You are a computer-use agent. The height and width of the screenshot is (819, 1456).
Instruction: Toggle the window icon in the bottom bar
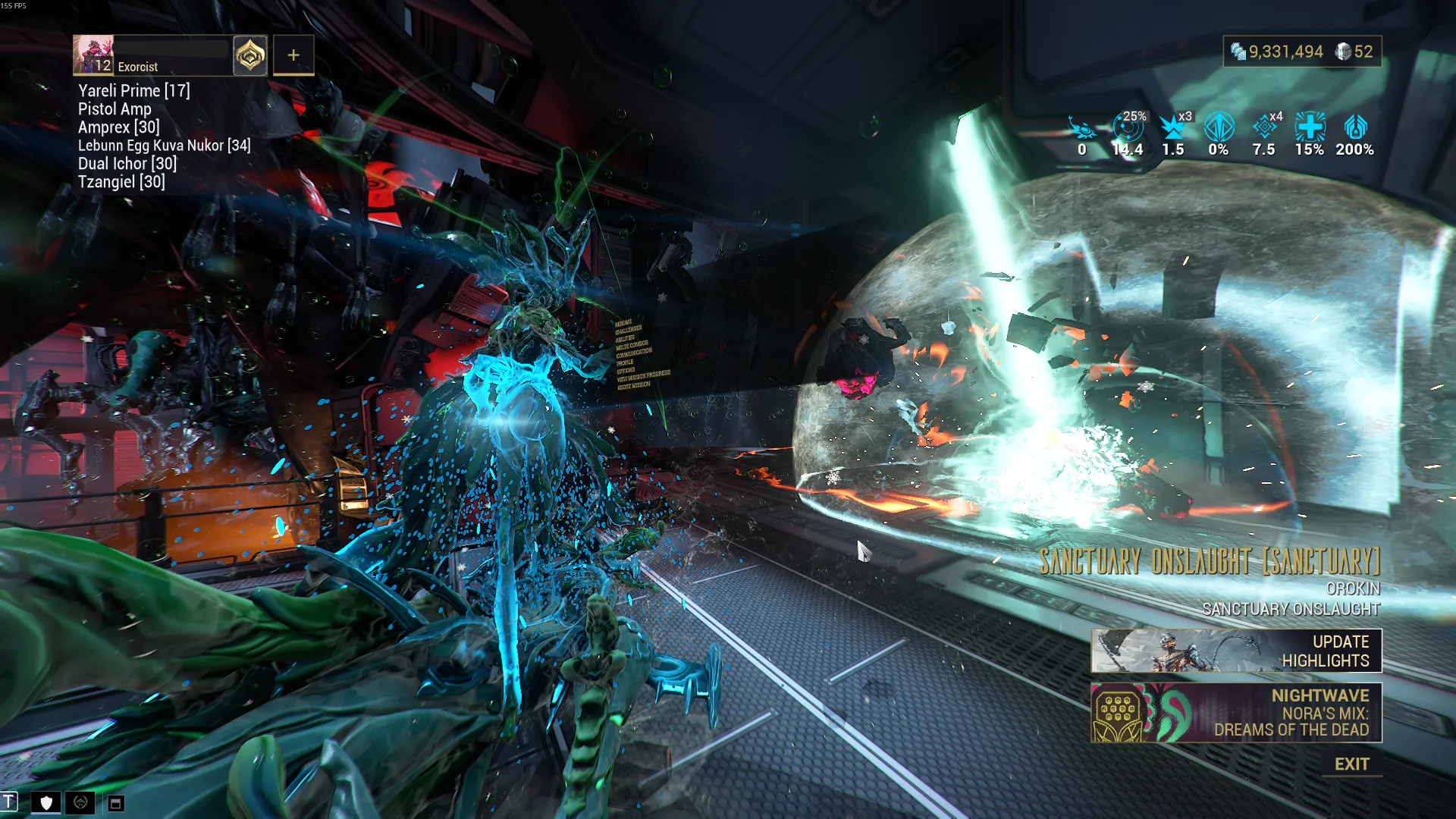point(115,803)
